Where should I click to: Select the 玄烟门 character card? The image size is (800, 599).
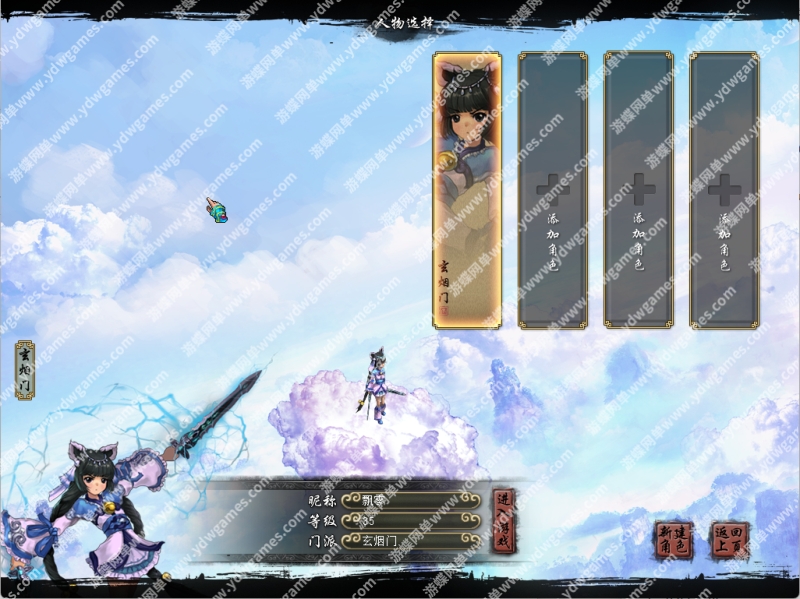[x=467, y=190]
